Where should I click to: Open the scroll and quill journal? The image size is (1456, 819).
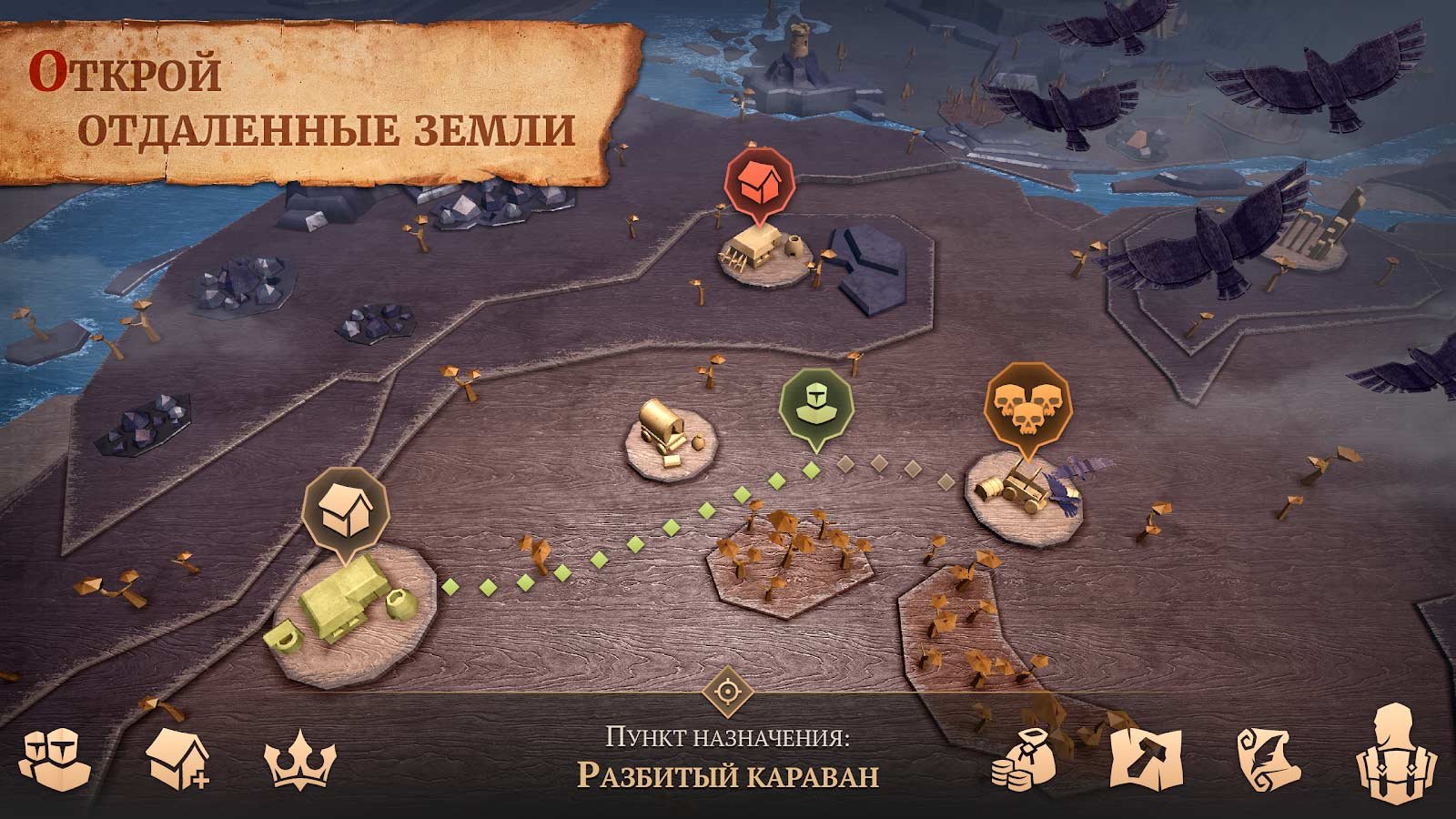1266,758
